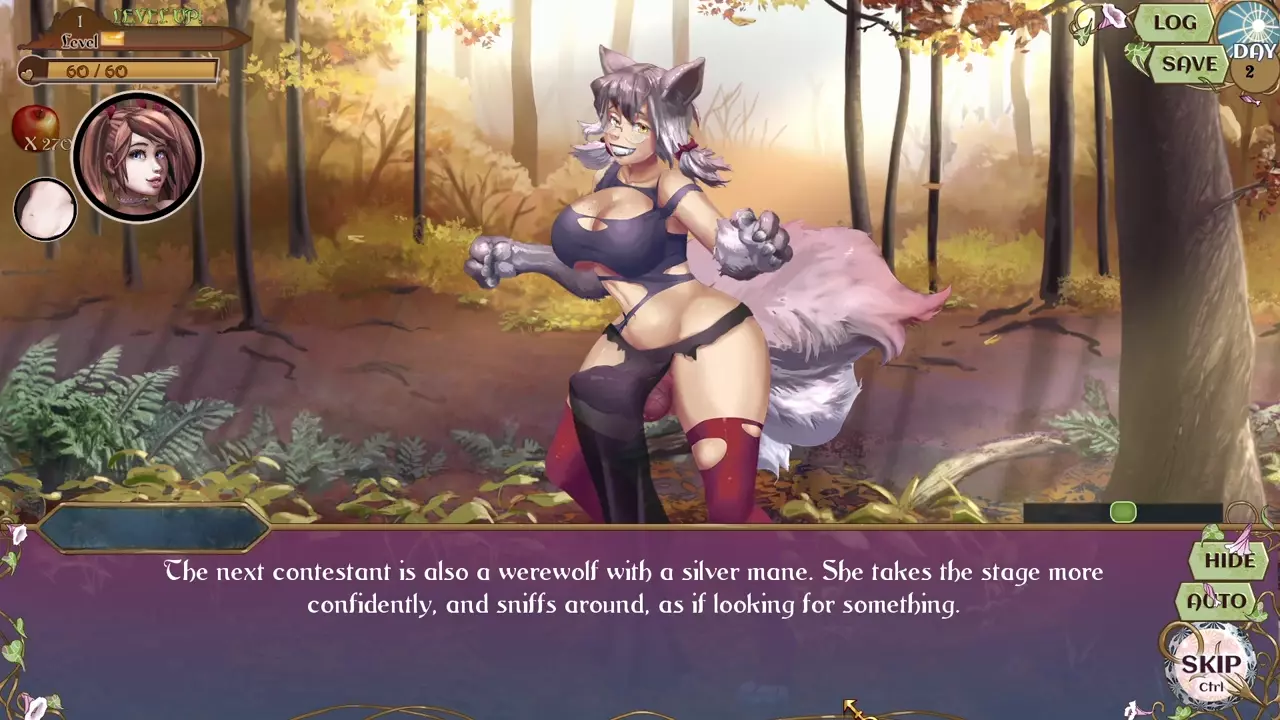Select the red-haired heroine portrait
1280x720 pixels.
pyautogui.click(x=137, y=157)
